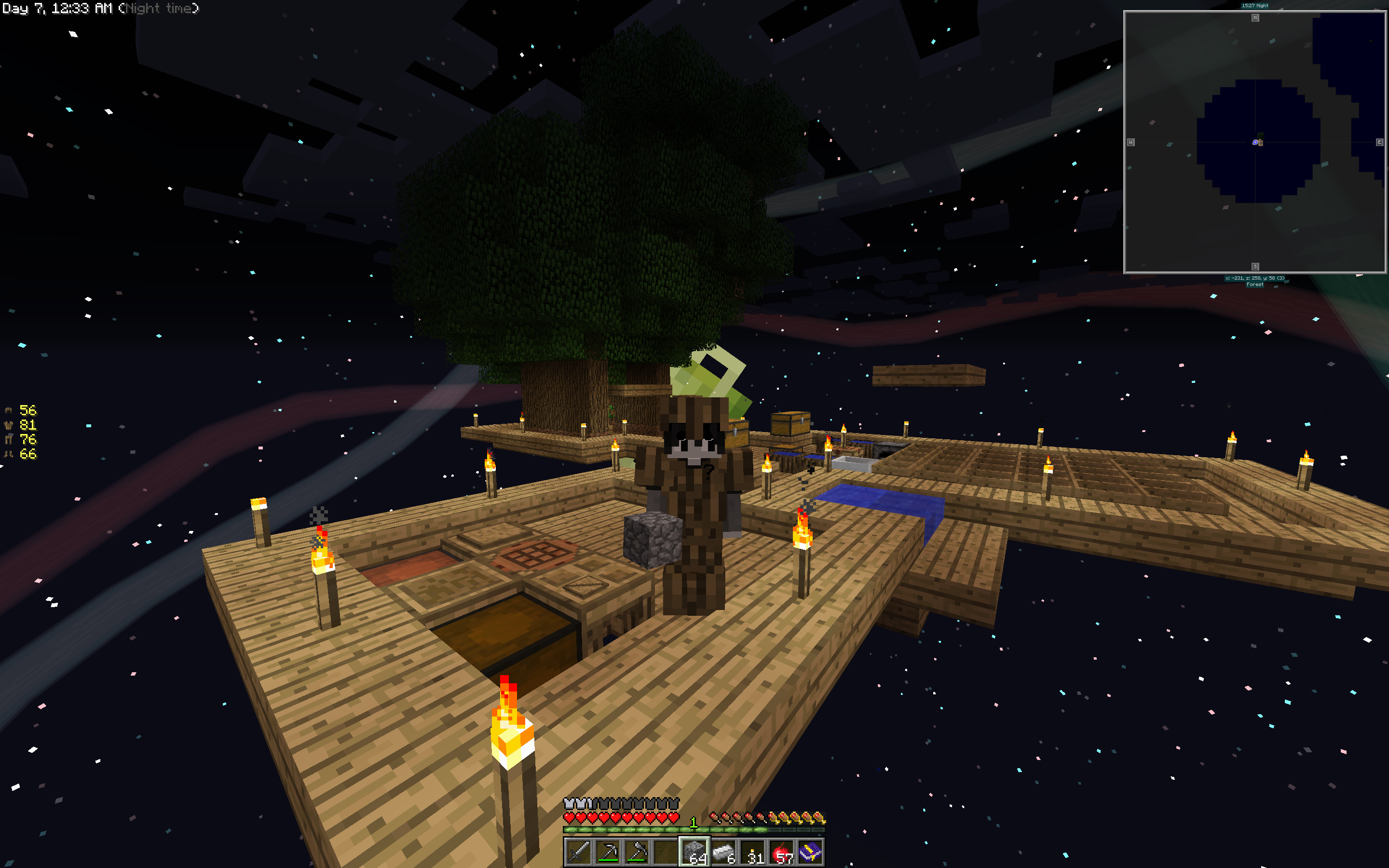
Task: Select the sword hotbar slot
Action: (x=578, y=851)
